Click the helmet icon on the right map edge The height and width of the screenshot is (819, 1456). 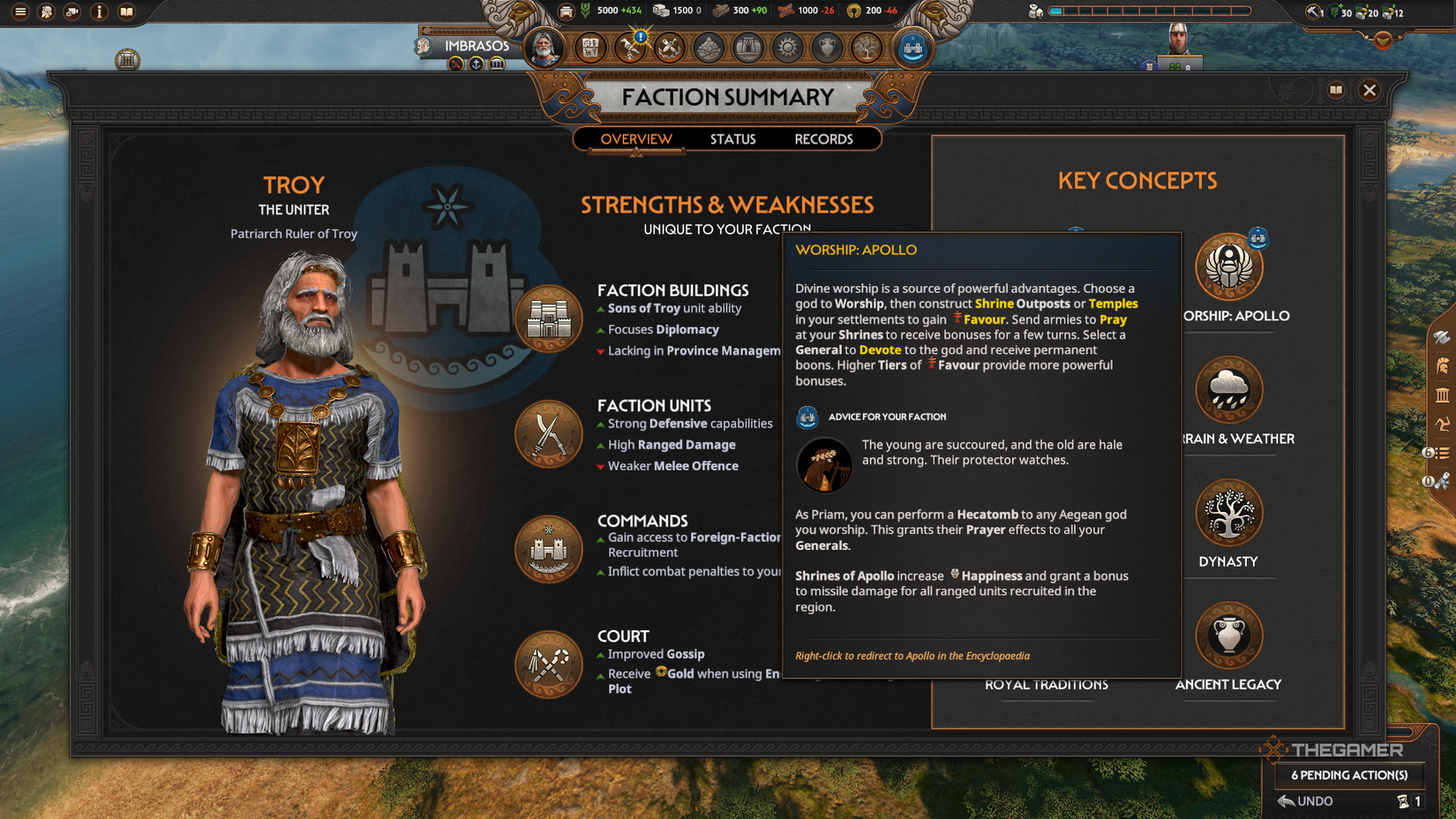(1442, 365)
